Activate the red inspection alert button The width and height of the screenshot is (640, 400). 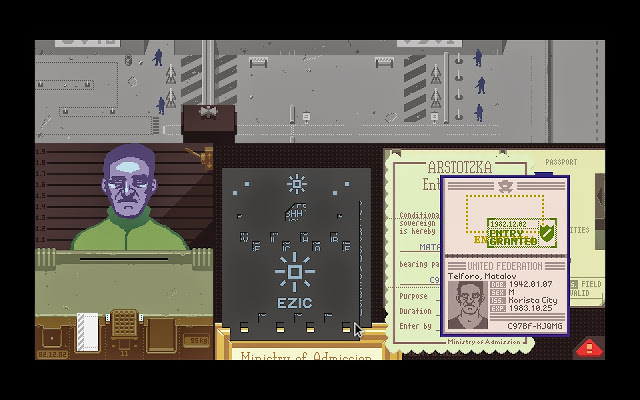click(x=590, y=348)
